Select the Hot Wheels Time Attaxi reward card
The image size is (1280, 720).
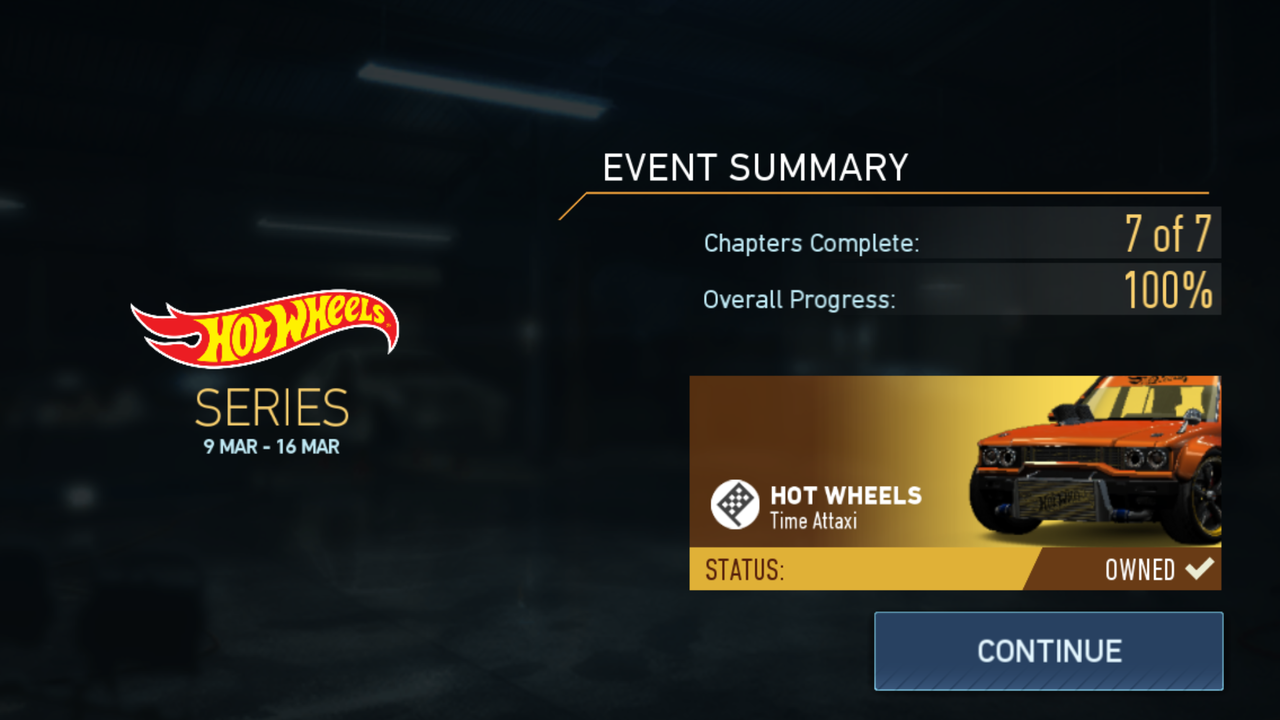point(954,482)
